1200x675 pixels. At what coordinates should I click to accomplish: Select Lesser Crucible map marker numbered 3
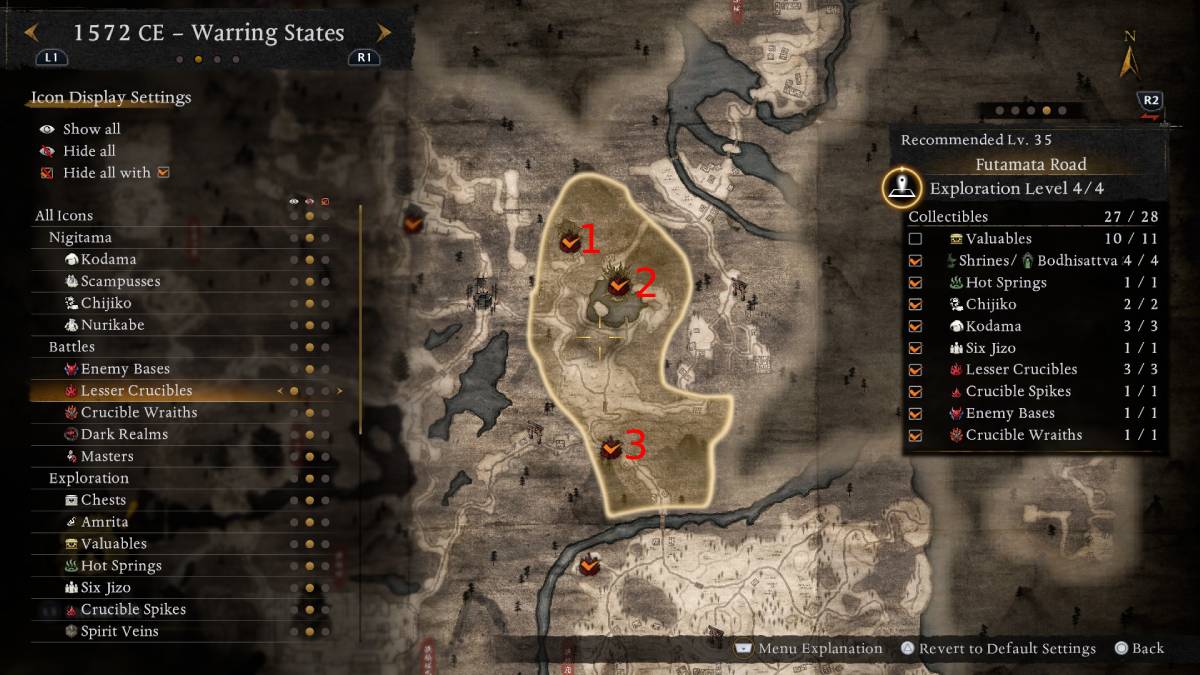(x=612, y=450)
